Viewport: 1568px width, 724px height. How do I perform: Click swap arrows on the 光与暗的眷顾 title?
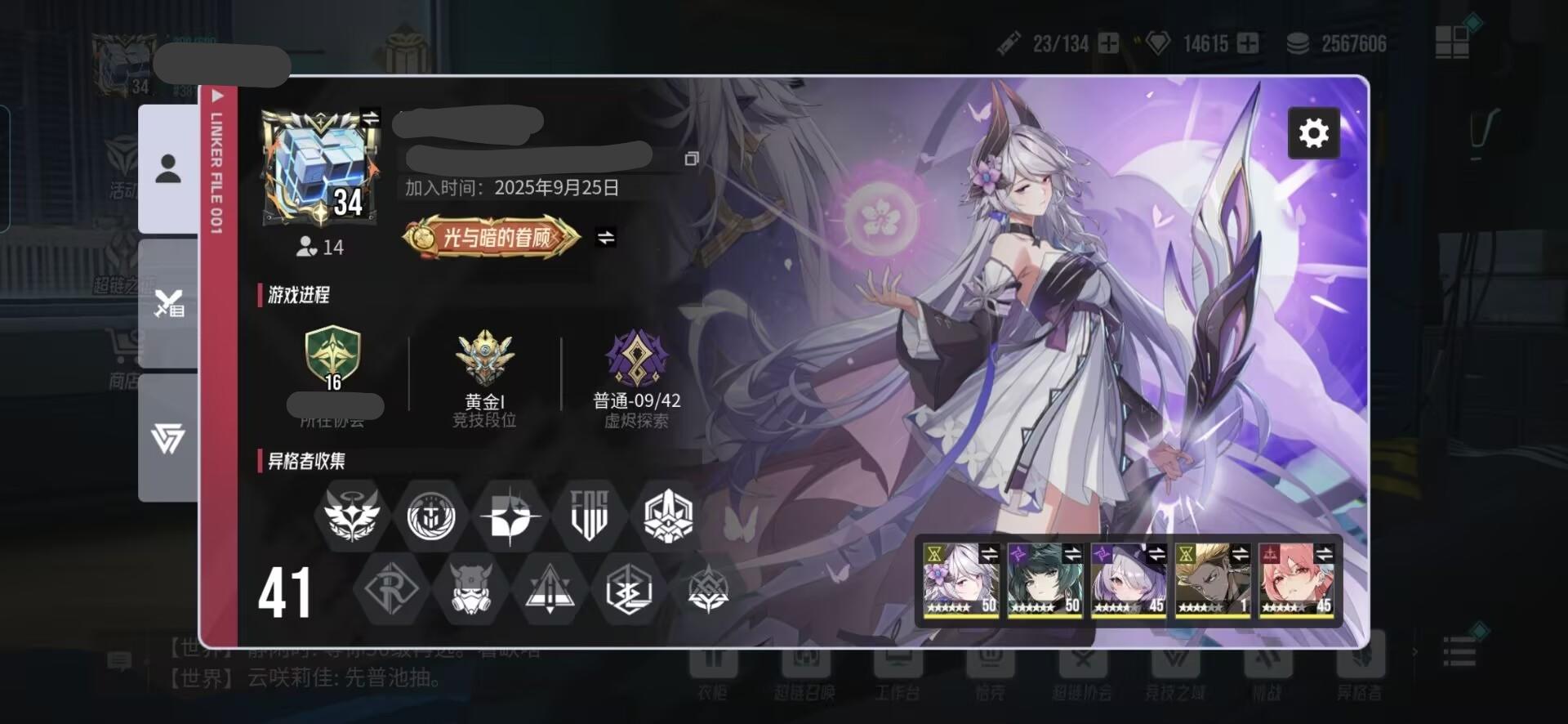(x=605, y=238)
